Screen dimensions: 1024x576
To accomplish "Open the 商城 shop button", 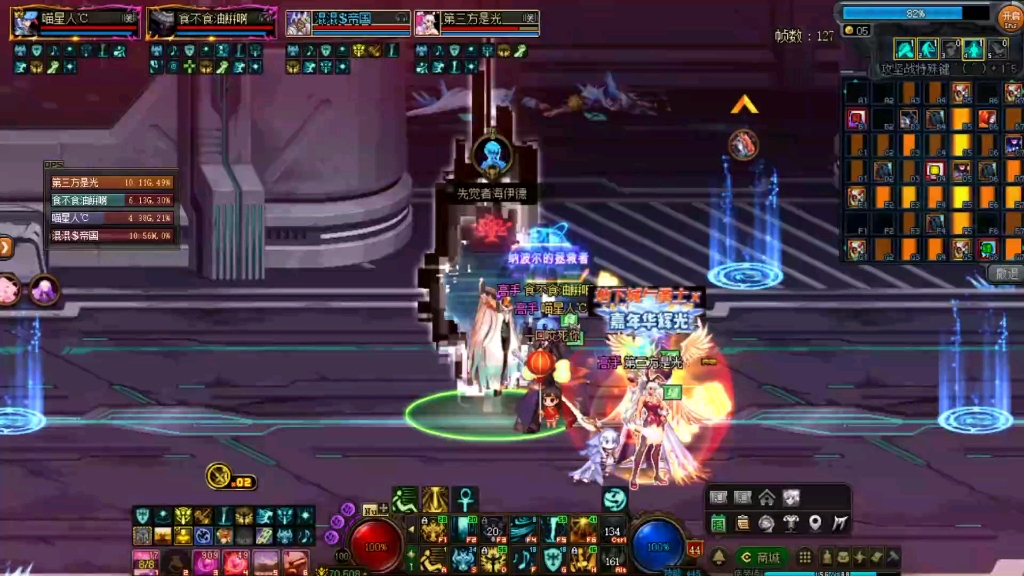I will tap(760, 557).
